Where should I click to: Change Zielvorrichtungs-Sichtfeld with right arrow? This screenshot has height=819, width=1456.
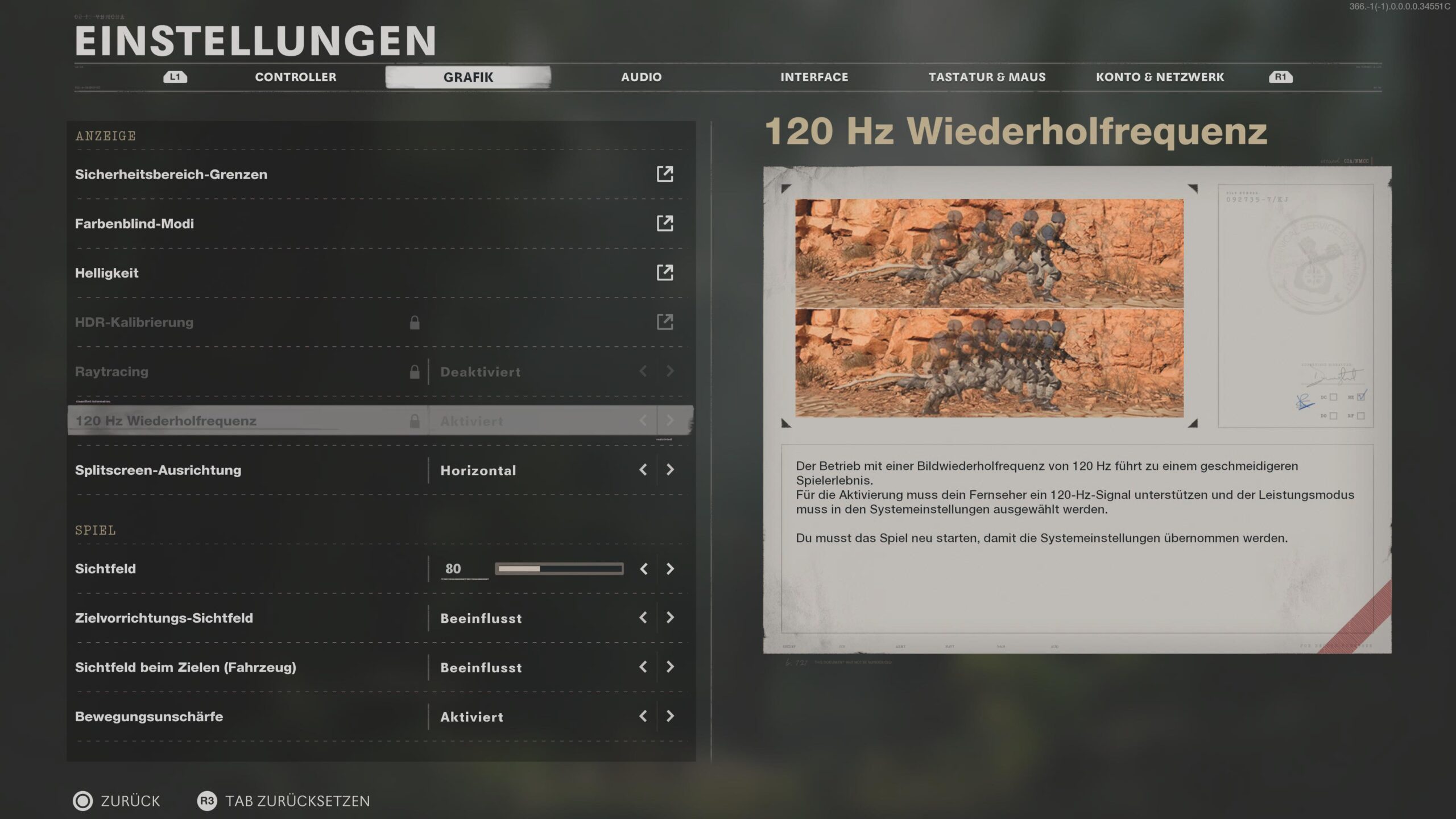[x=670, y=618]
